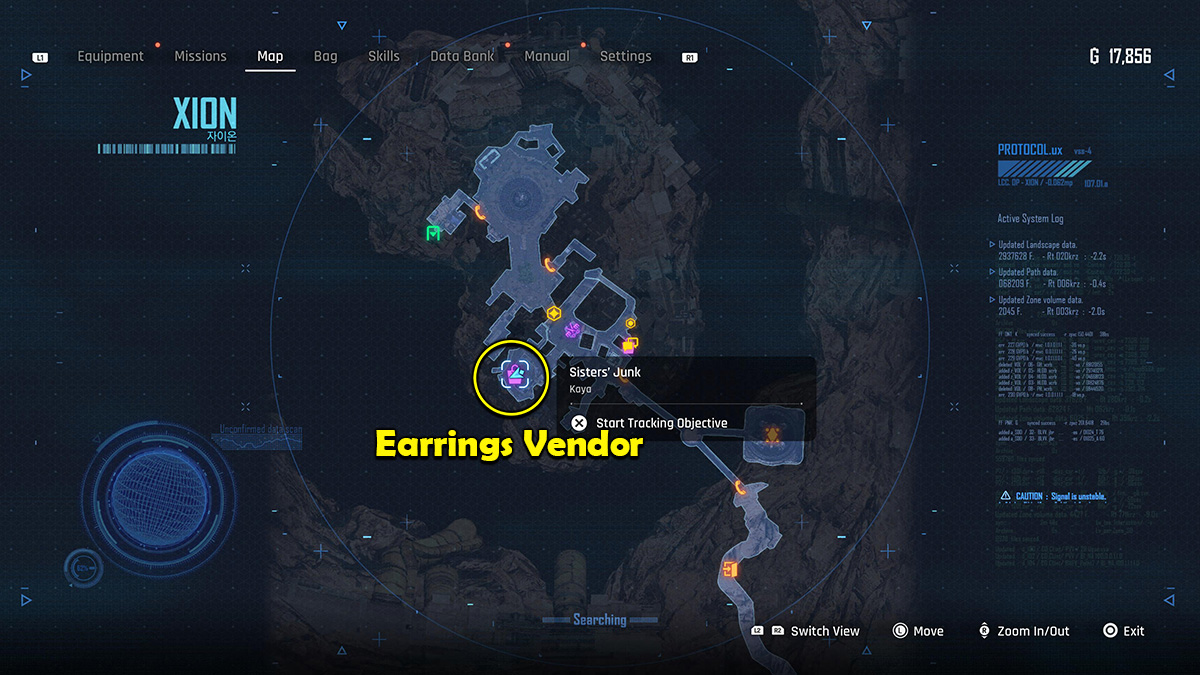Open the Bag tab
Screen dimensions: 1200x675
(x=326, y=57)
